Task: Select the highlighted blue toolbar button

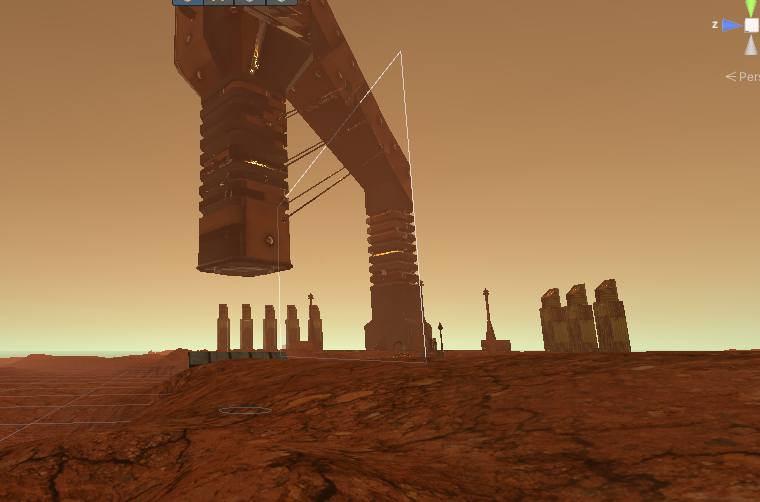Action: coord(188,2)
